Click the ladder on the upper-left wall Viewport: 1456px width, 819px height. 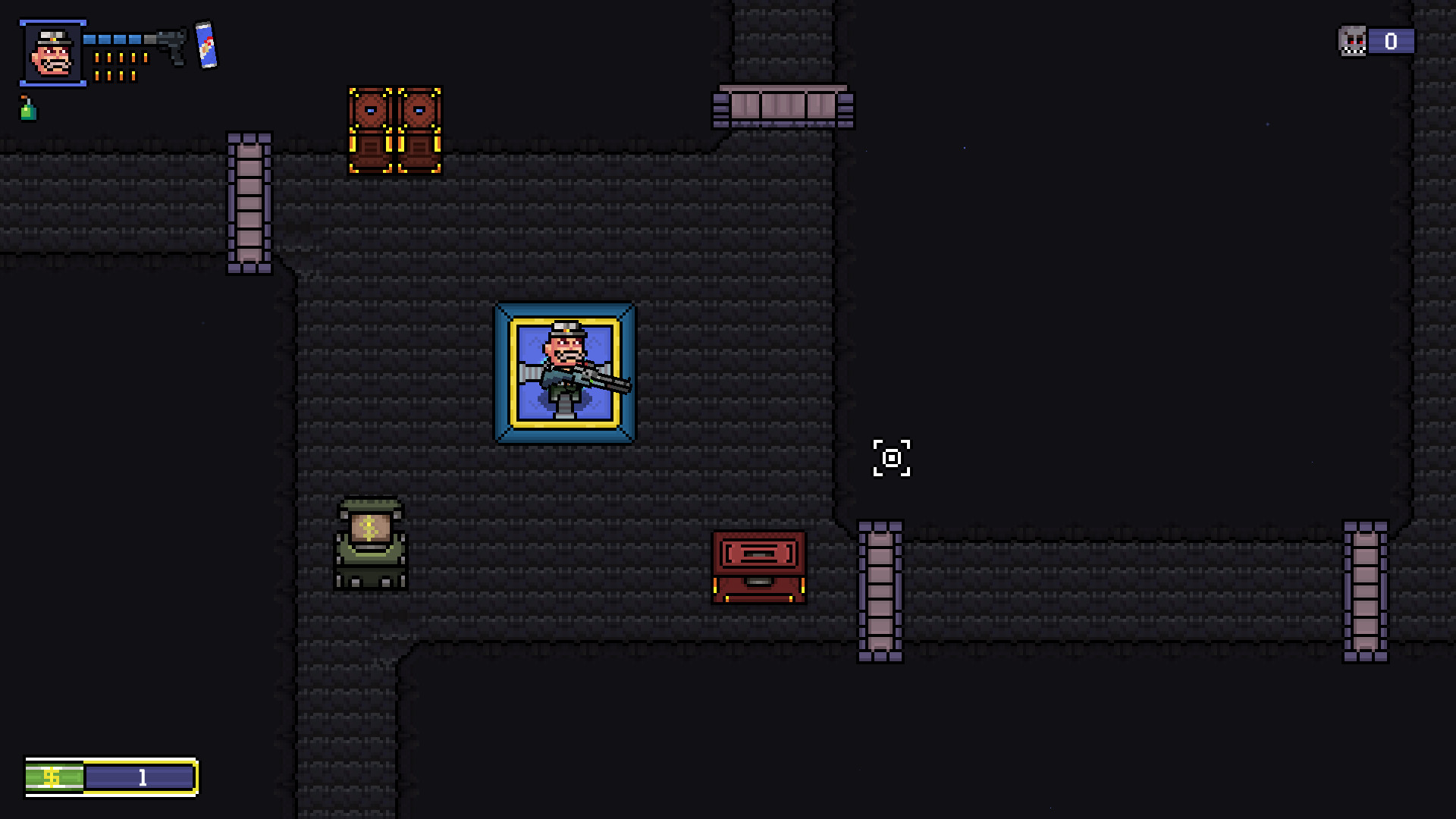point(249,201)
